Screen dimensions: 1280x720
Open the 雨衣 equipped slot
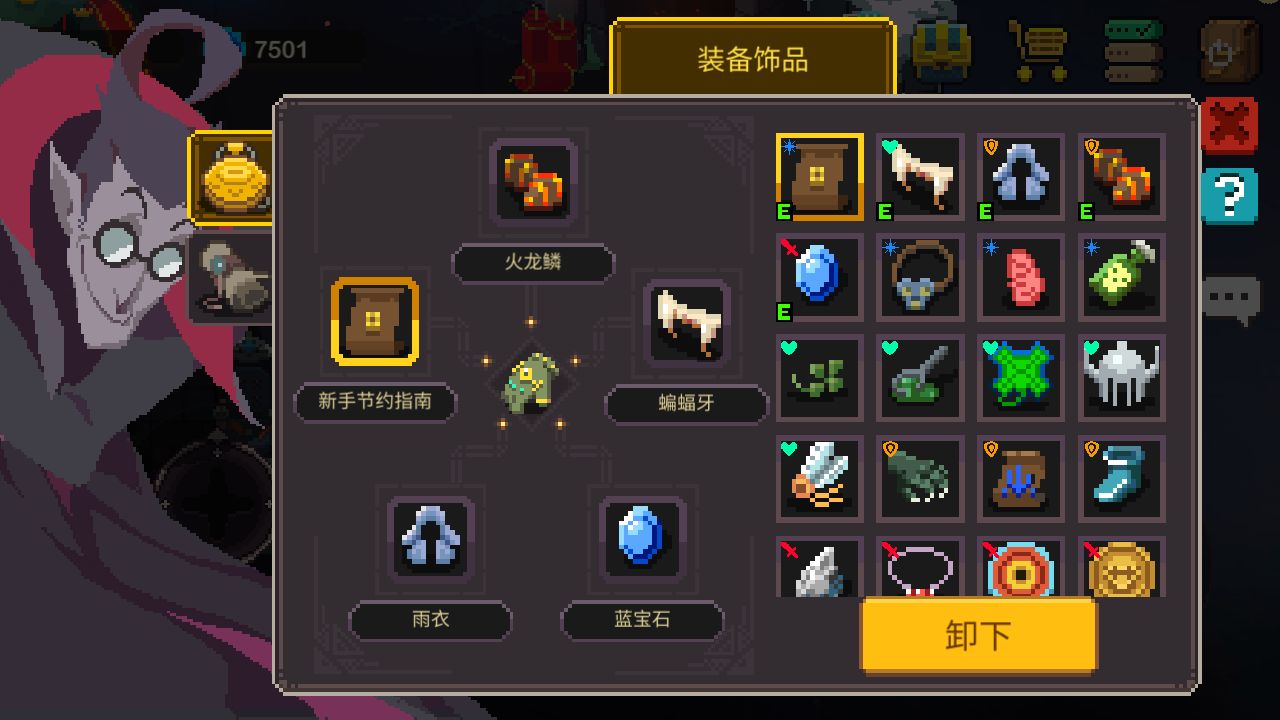[x=431, y=542]
